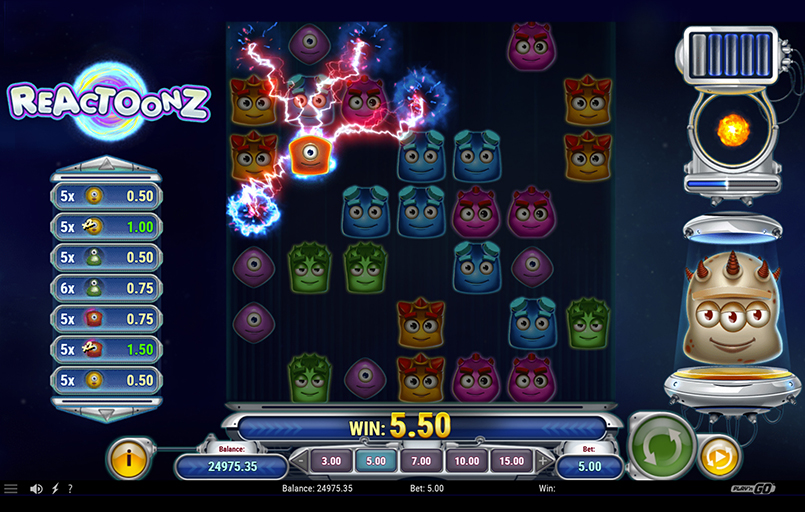The height and width of the screenshot is (512, 805).
Task: Set the bet to 10.00
Action: 464,461
